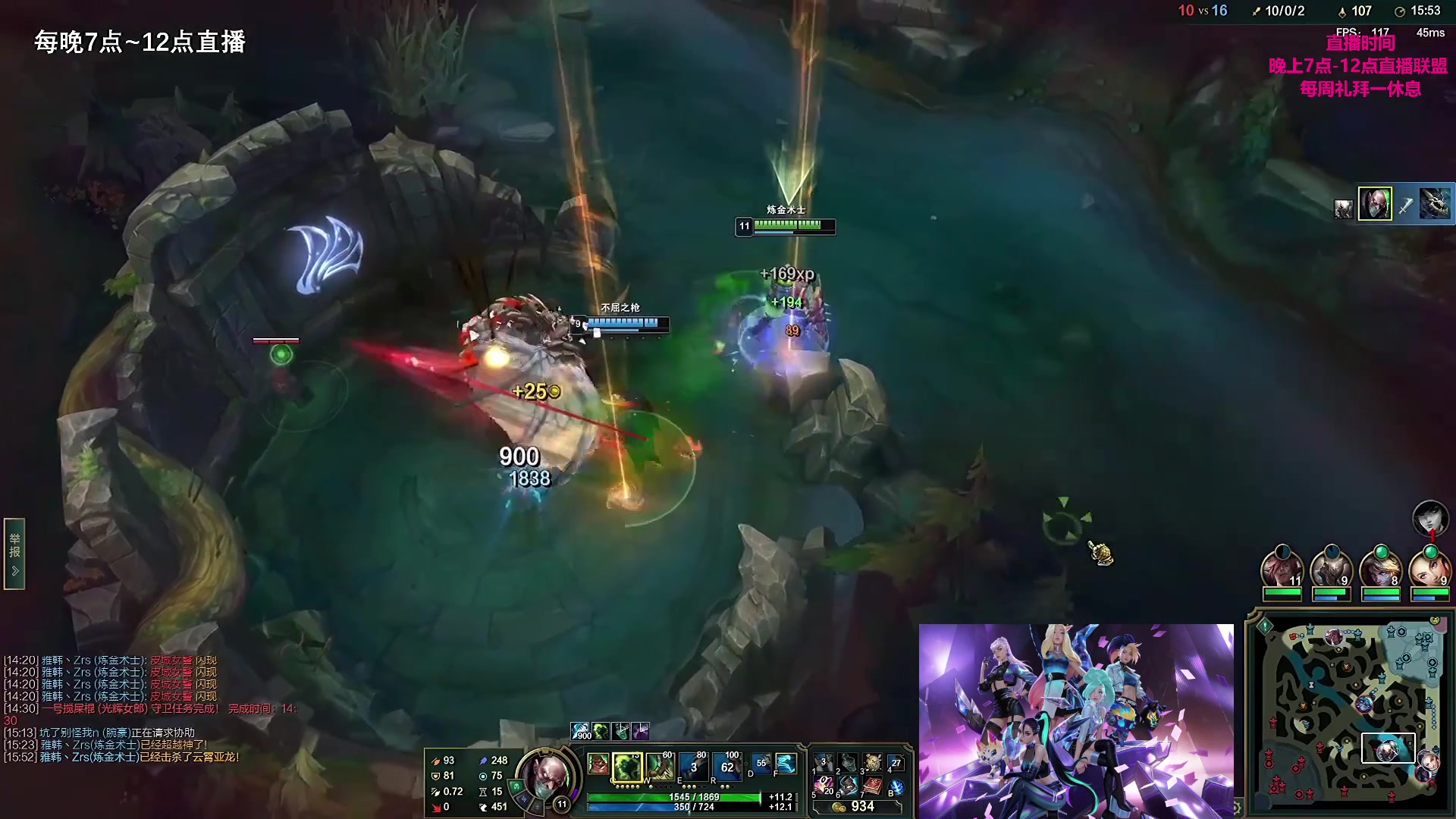
Task: Use the boots item in slot 6
Action: click(x=848, y=786)
